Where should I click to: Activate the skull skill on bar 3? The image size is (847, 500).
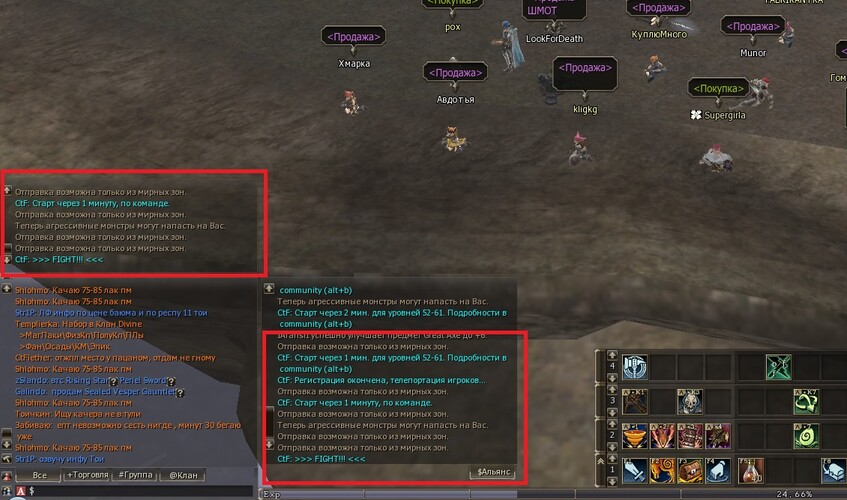pyautogui.click(x=690, y=402)
